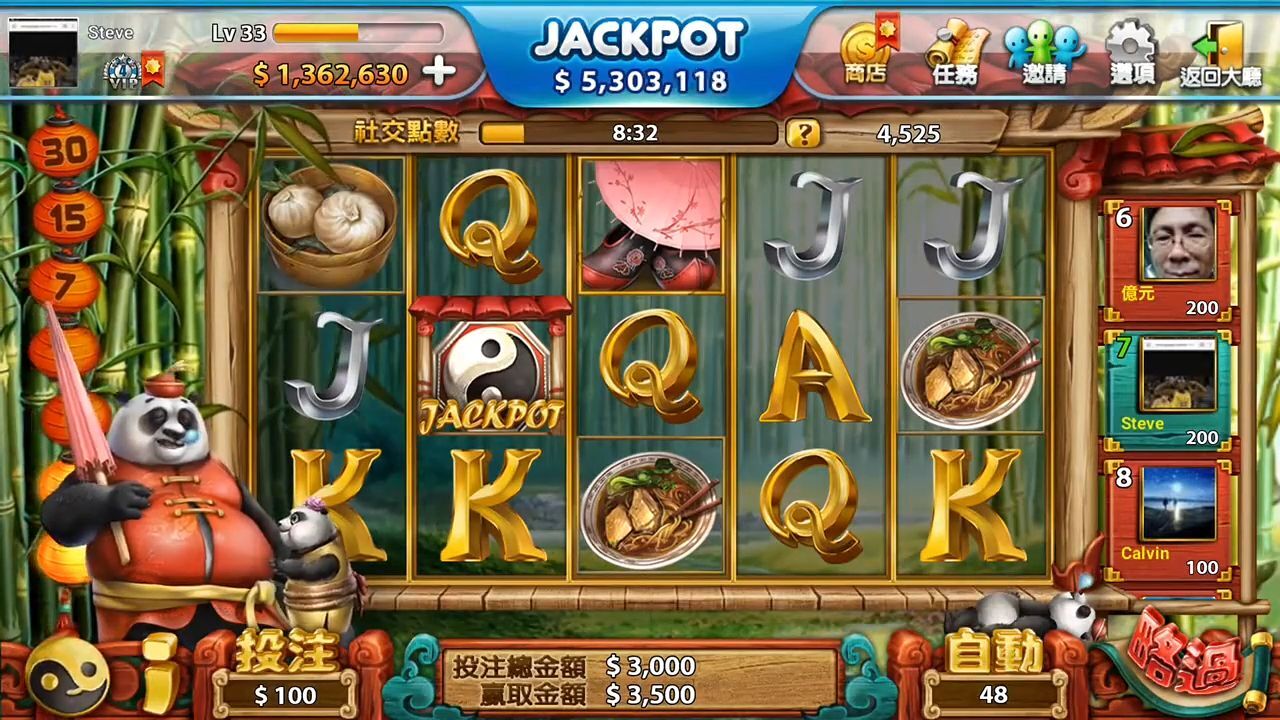1280x720 pixels.
Task: Show the paytable info 'i' button
Action: 160,674
